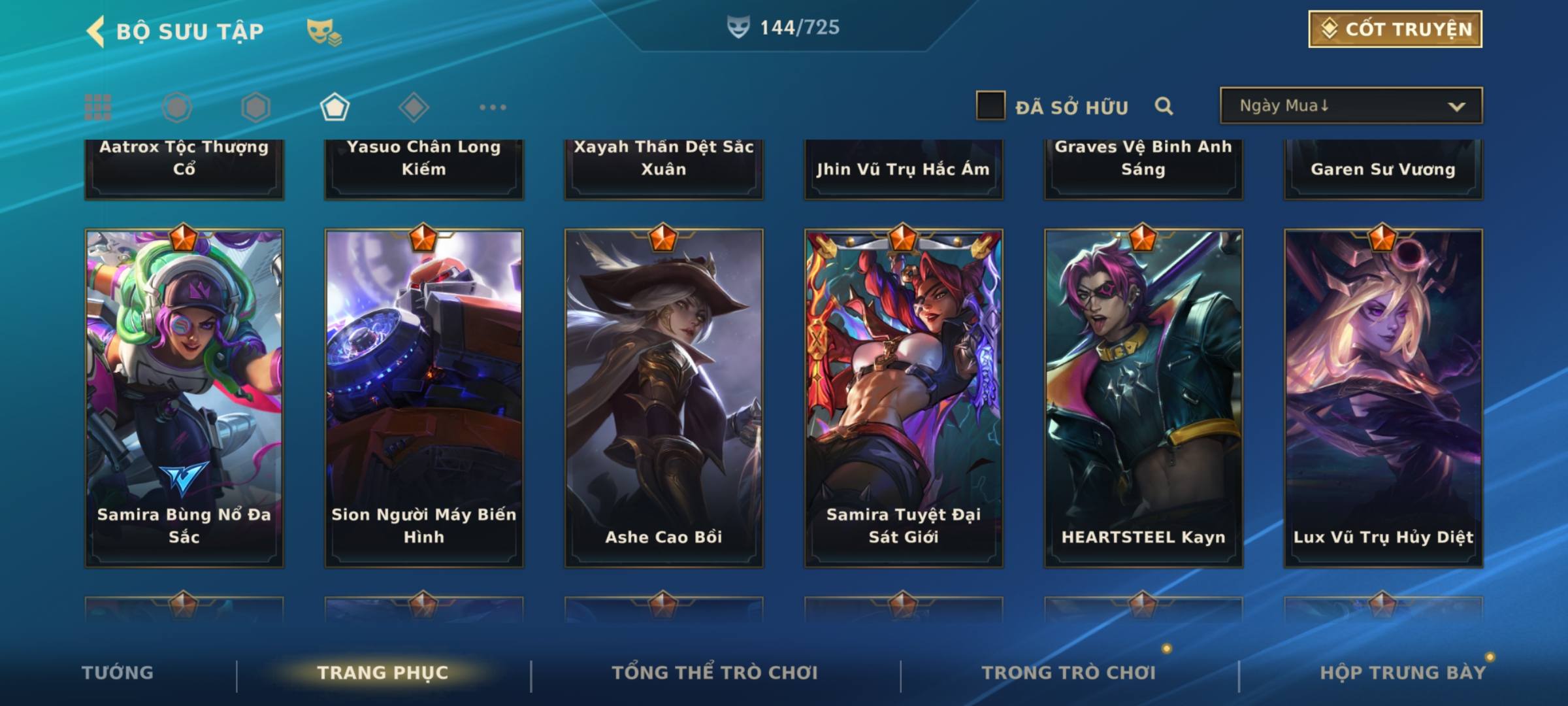Open the Ngày Mua sort dropdown
Image resolution: width=1568 pixels, height=706 pixels.
point(1350,106)
